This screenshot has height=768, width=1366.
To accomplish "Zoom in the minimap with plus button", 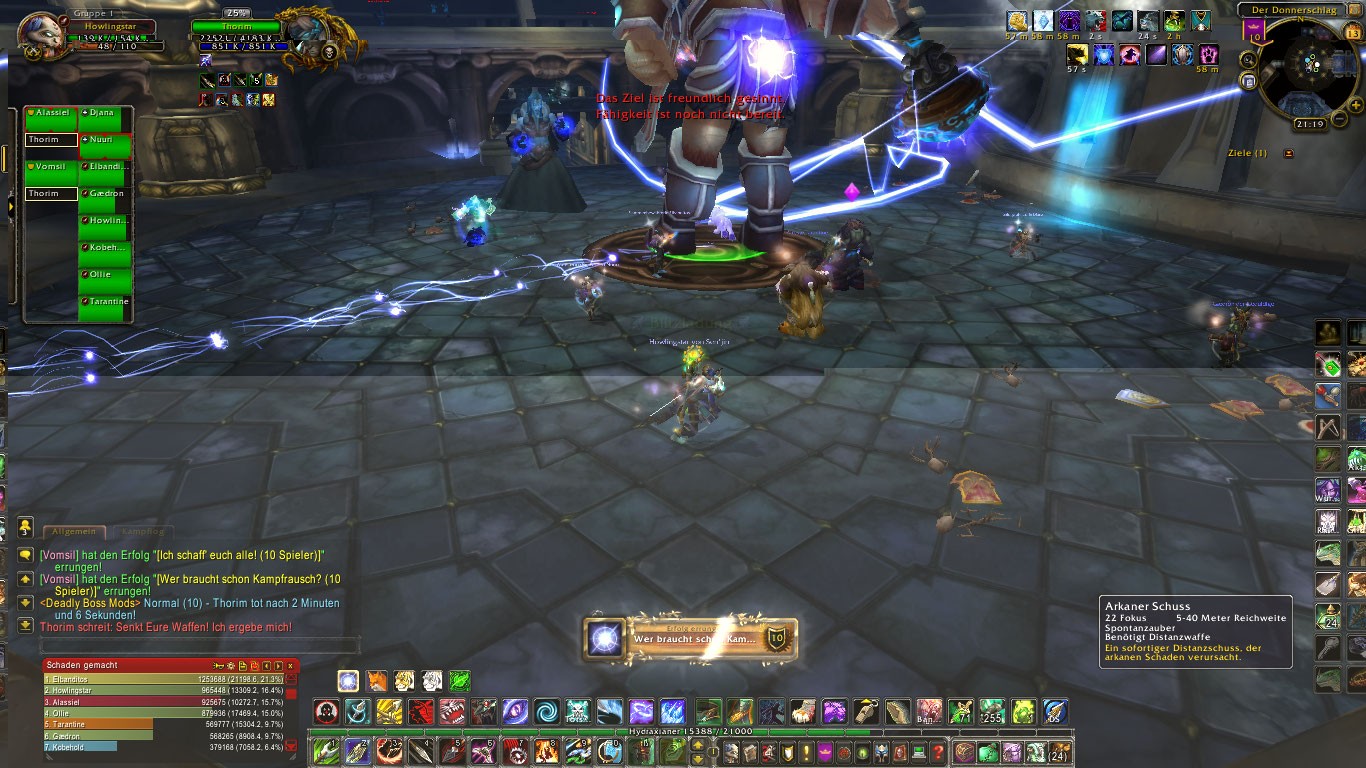I will 1355,104.
